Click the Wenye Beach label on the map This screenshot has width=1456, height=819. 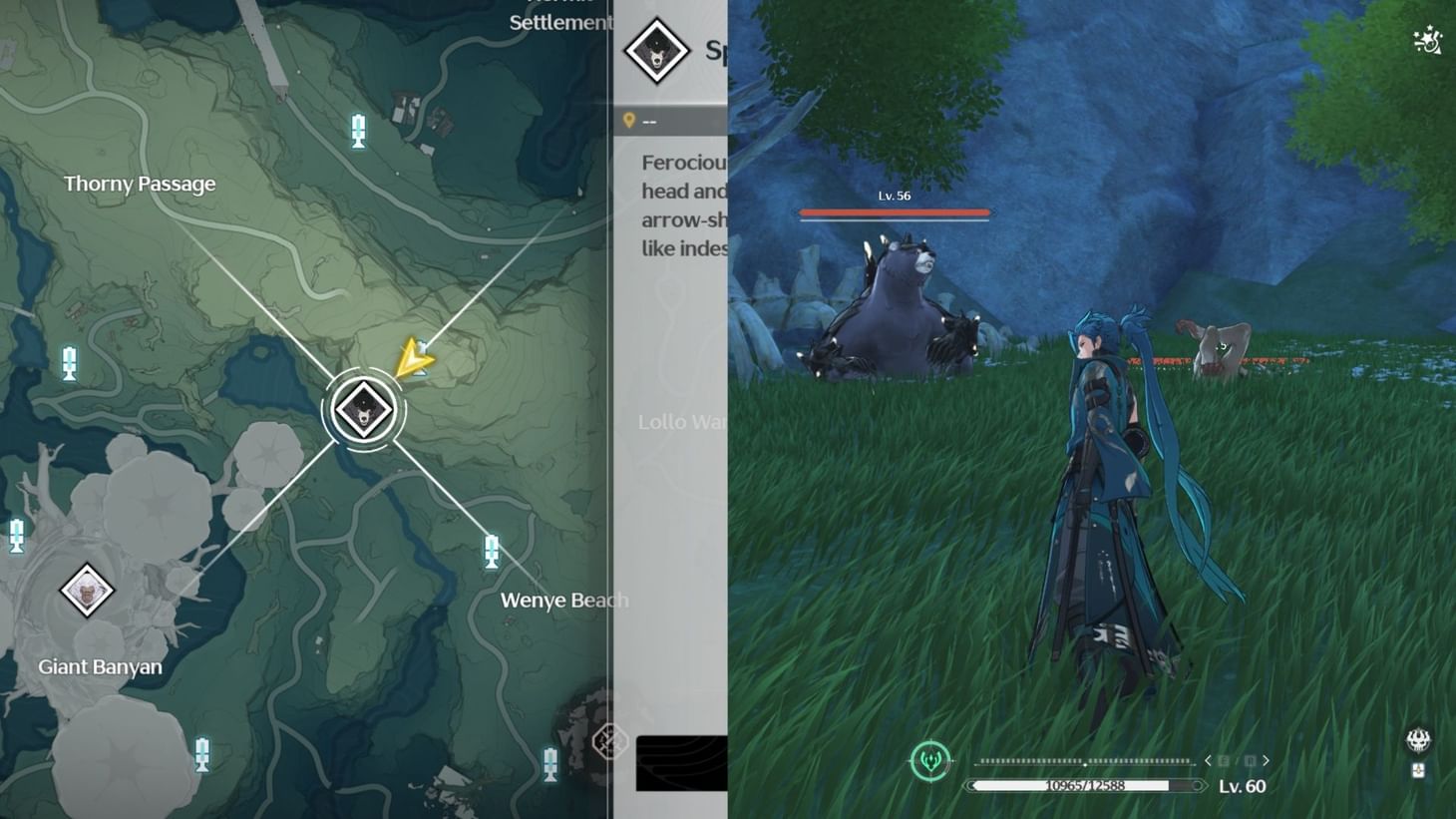563,600
